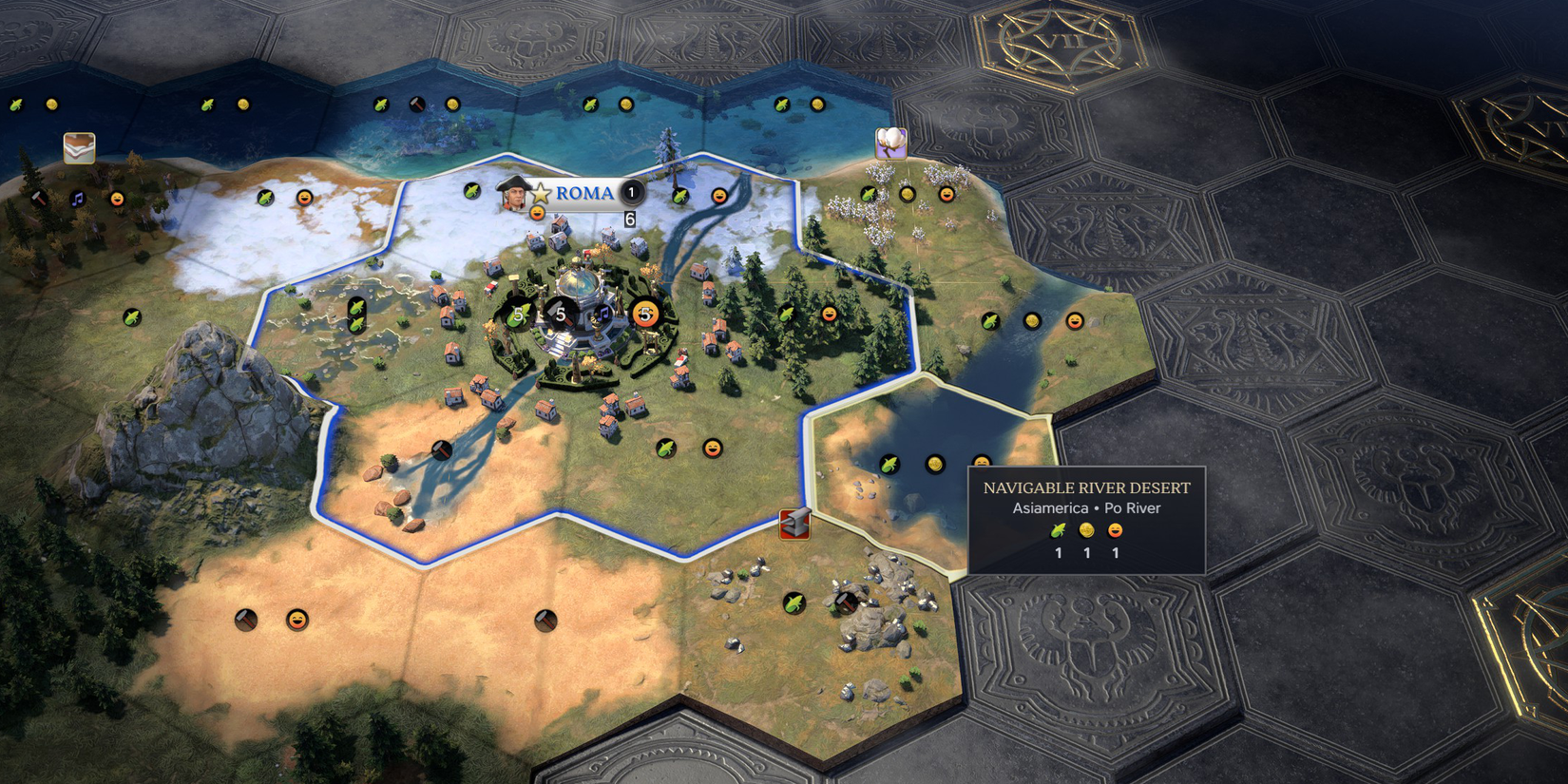Click the happiness emoji in the Navigable River Desert tooltip
This screenshot has height=784, width=1568.
[1115, 531]
